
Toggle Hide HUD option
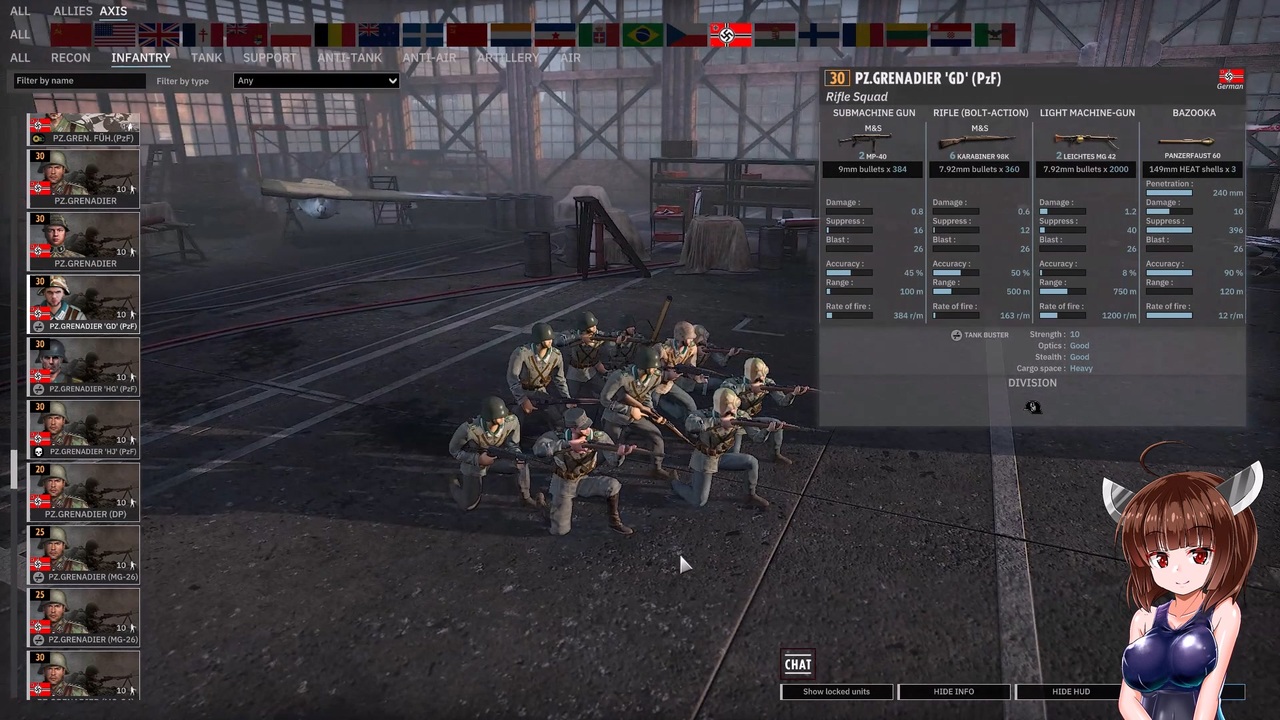click(1071, 691)
